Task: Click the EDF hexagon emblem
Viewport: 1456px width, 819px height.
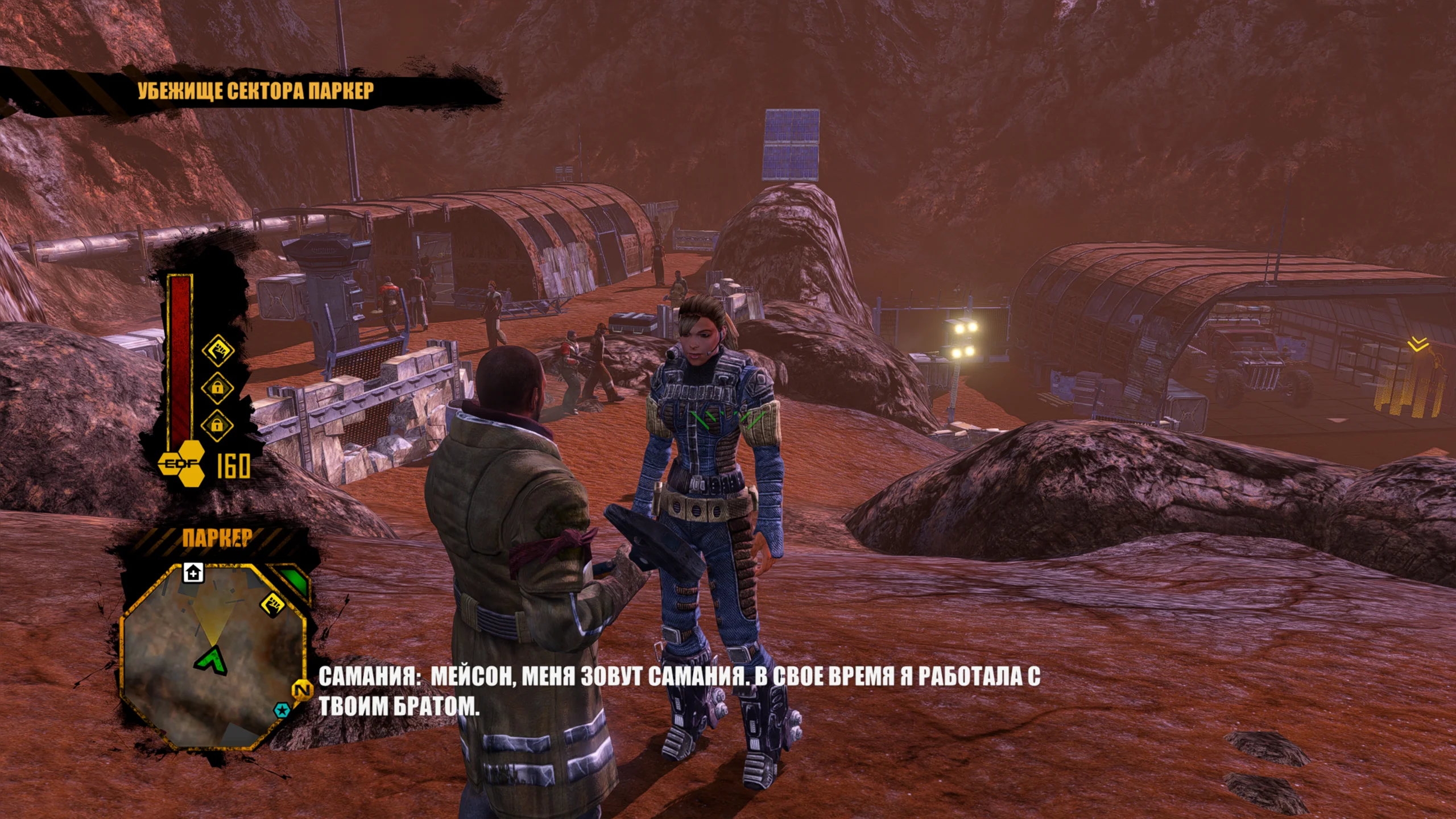Action: (x=182, y=464)
